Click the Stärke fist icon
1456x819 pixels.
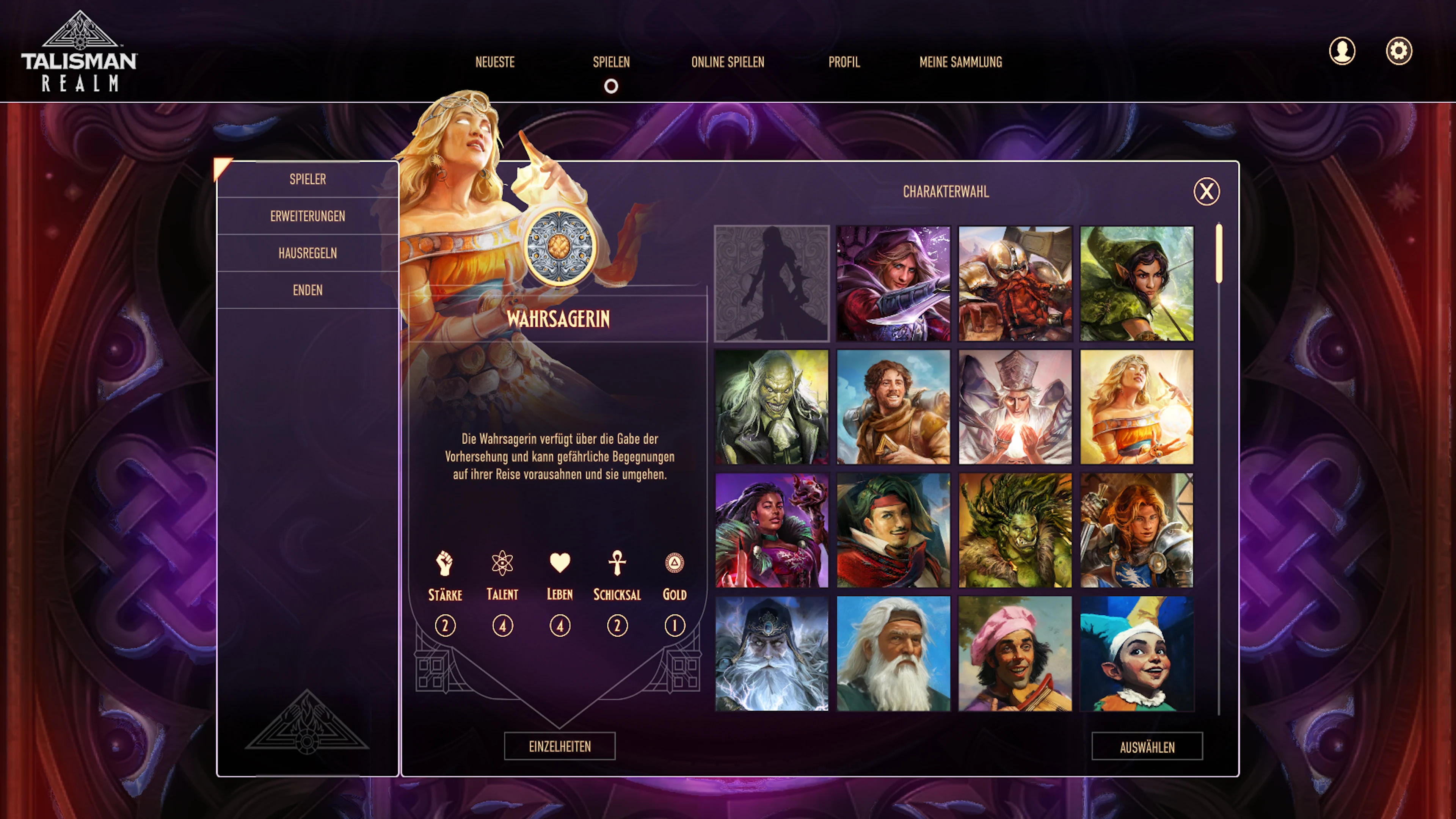point(445,562)
